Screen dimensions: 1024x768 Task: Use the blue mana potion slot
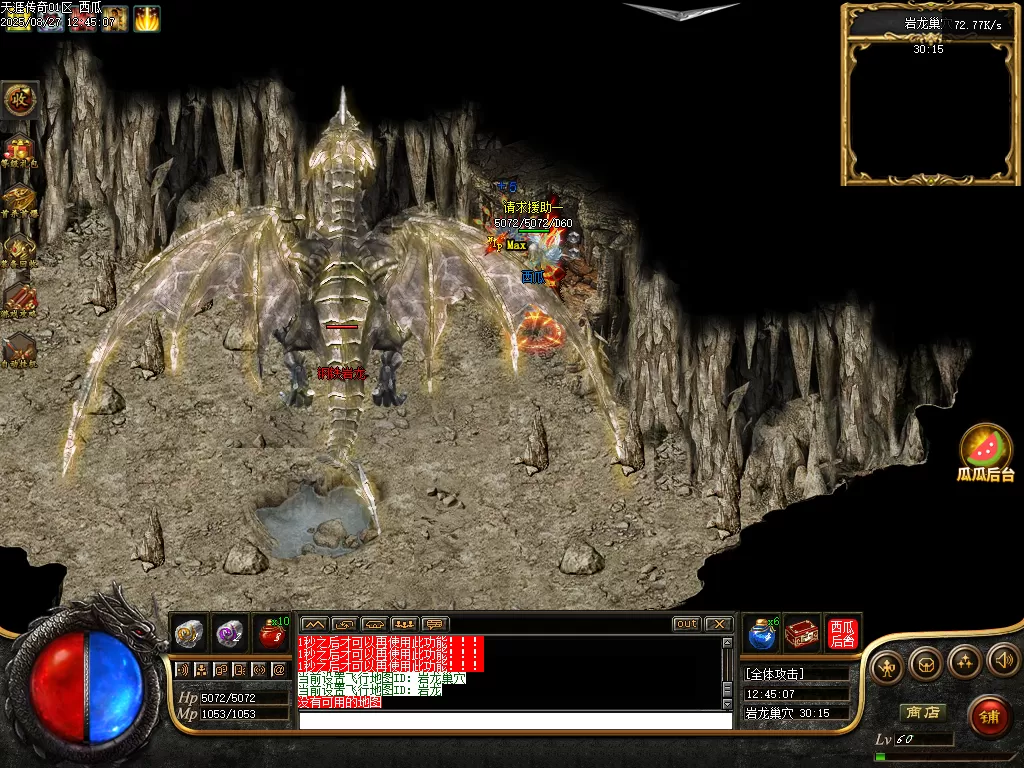763,633
